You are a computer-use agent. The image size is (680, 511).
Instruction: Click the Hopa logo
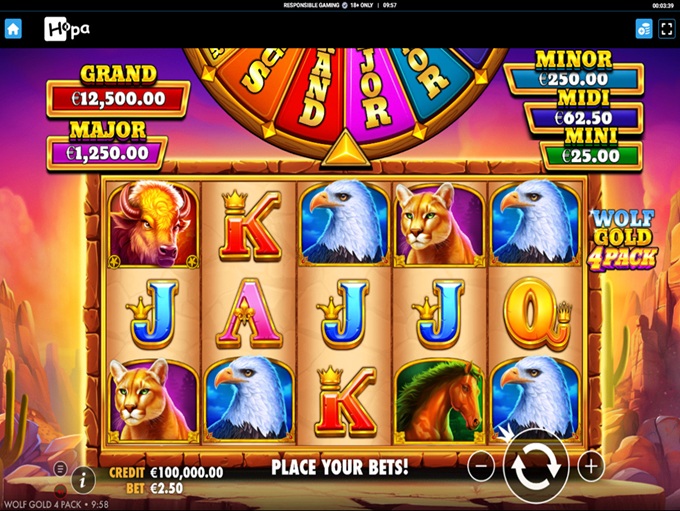point(67,29)
